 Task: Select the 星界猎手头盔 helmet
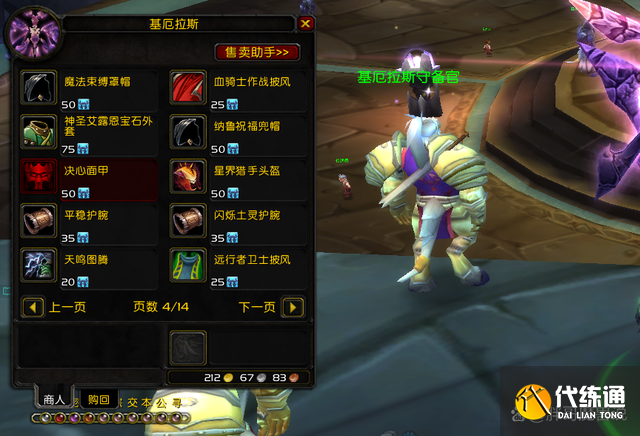click(x=186, y=174)
